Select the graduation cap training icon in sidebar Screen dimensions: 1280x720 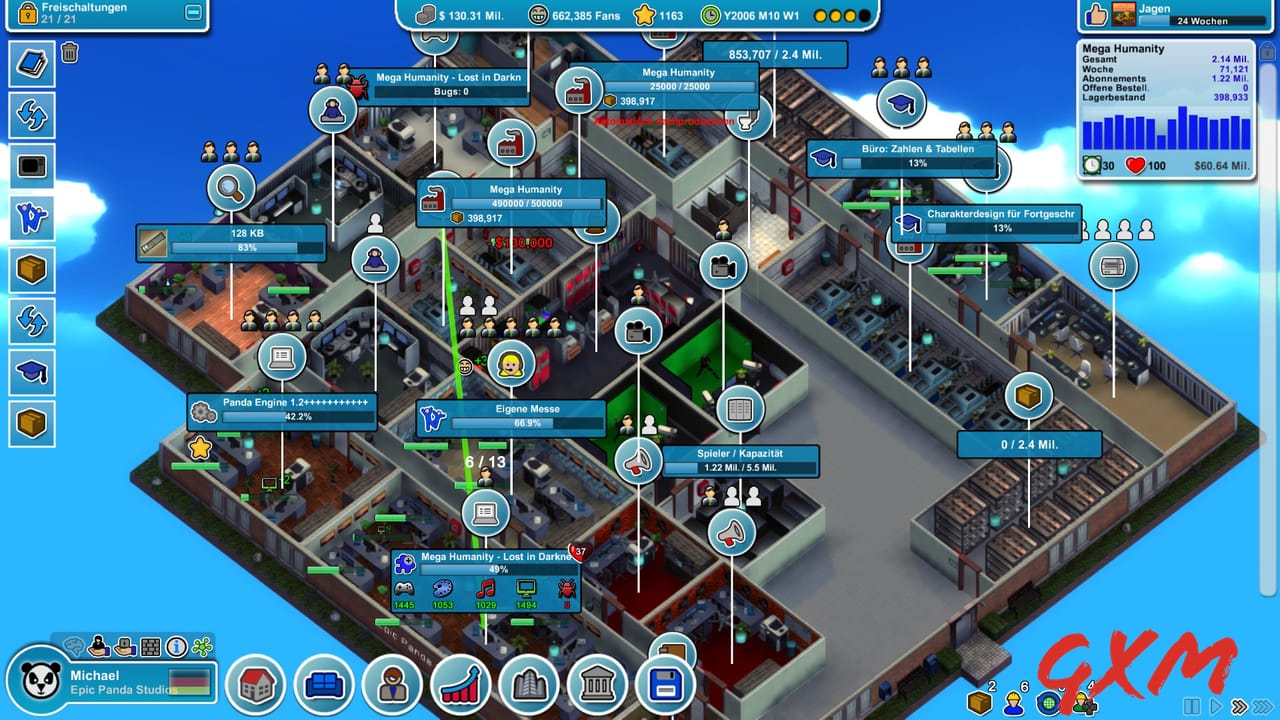(31, 372)
